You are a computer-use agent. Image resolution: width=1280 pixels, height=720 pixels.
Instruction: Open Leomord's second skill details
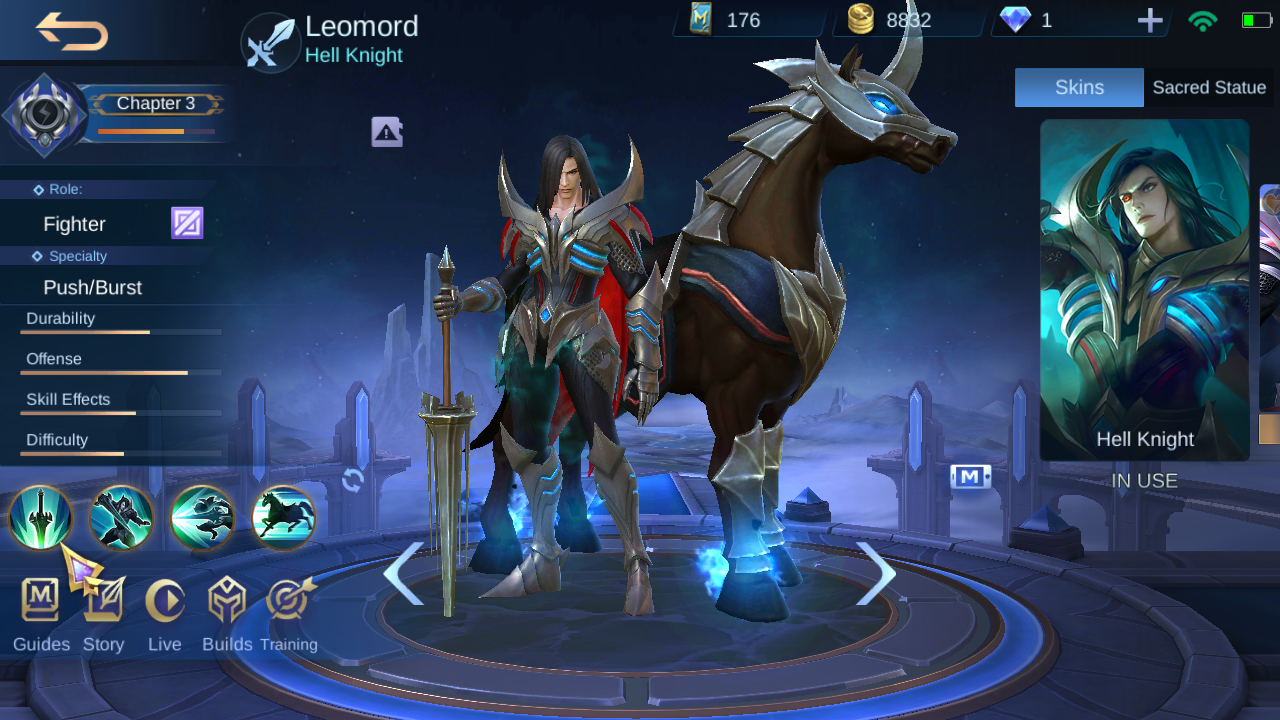(121, 519)
